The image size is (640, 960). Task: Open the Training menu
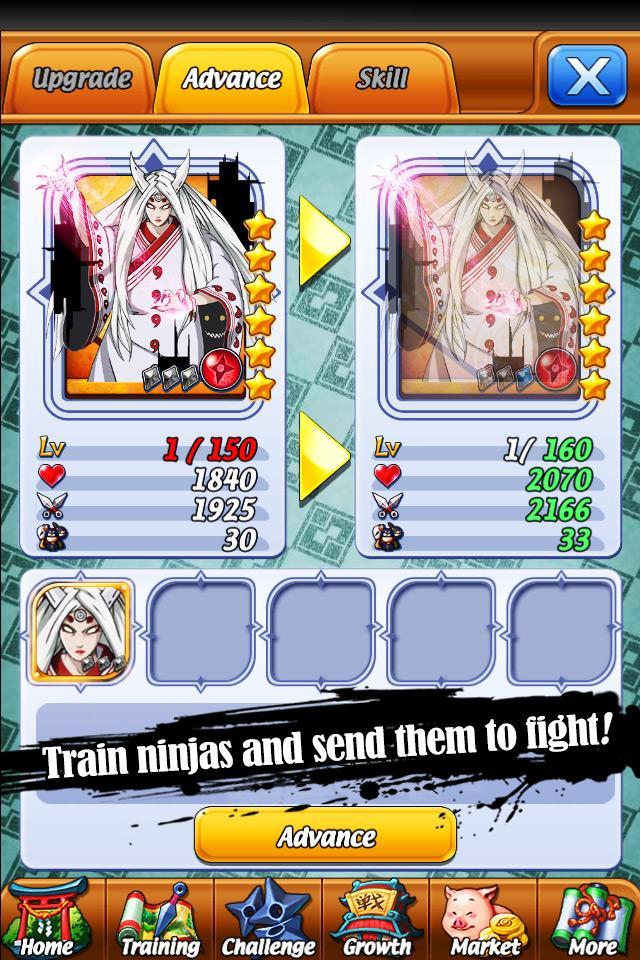pos(159,920)
